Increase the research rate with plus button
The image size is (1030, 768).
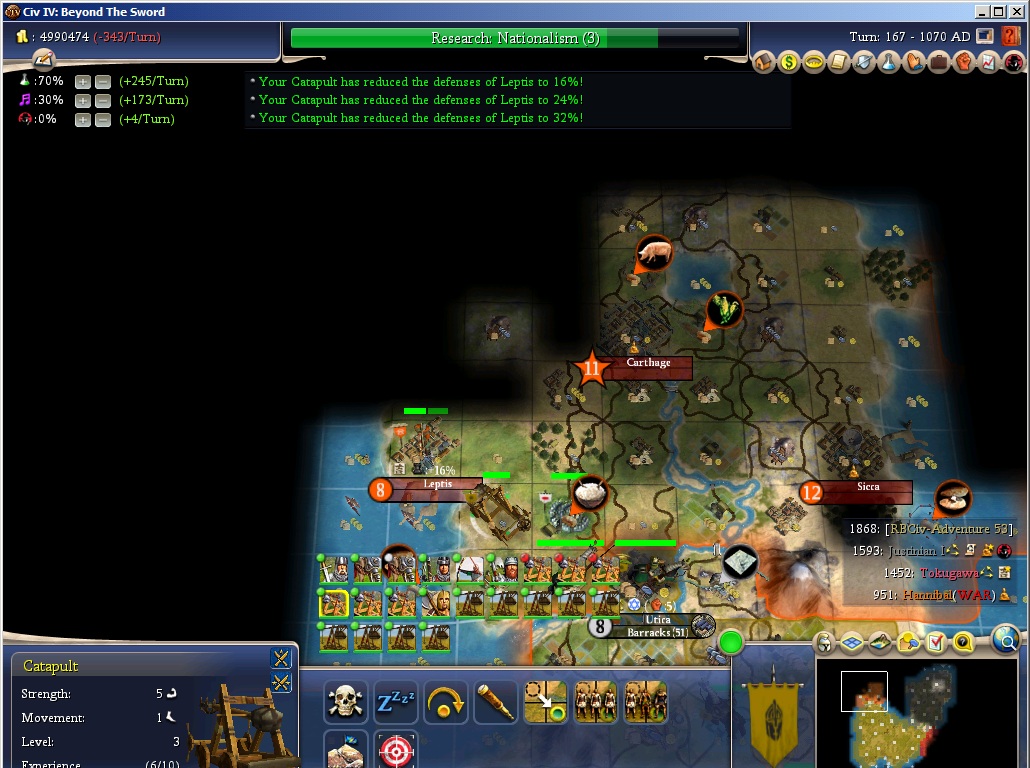tap(83, 82)
